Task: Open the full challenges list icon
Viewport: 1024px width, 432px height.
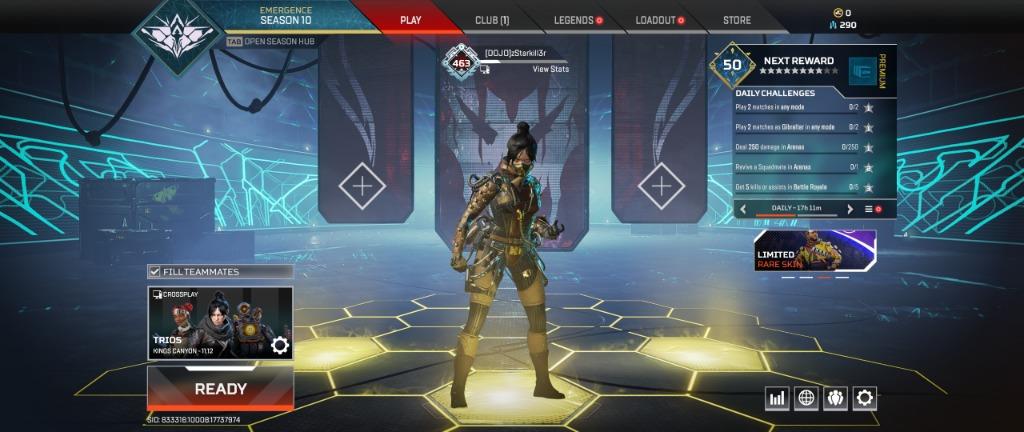Action: 869,209
